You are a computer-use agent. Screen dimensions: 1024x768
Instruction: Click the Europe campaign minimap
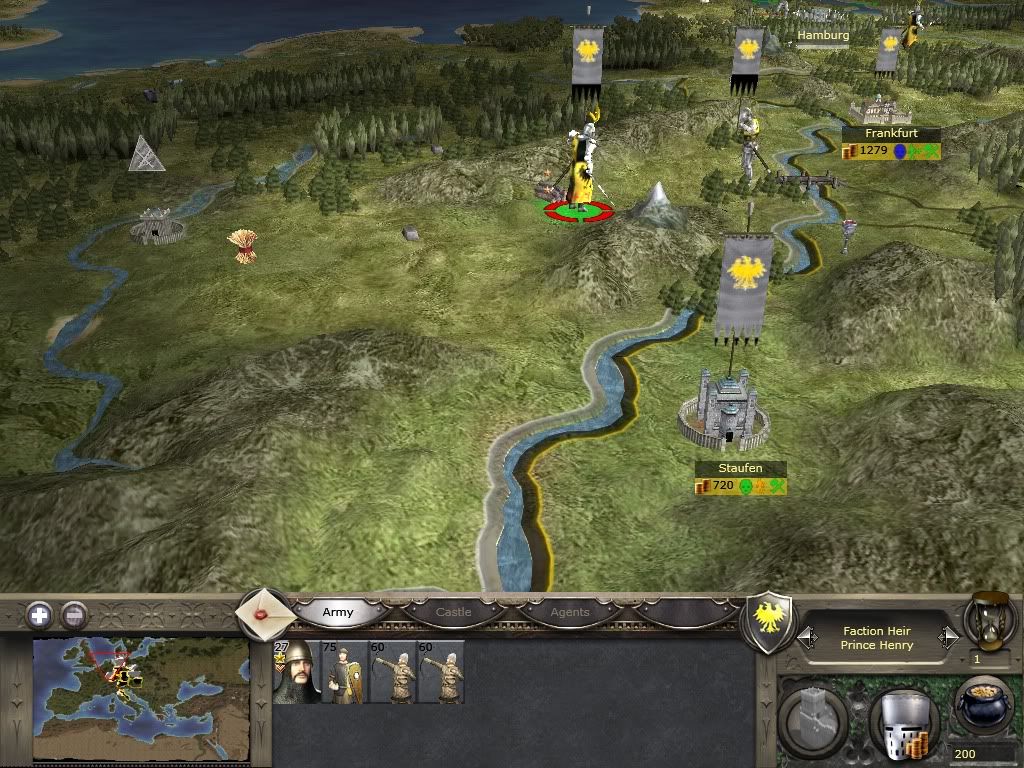140,698
